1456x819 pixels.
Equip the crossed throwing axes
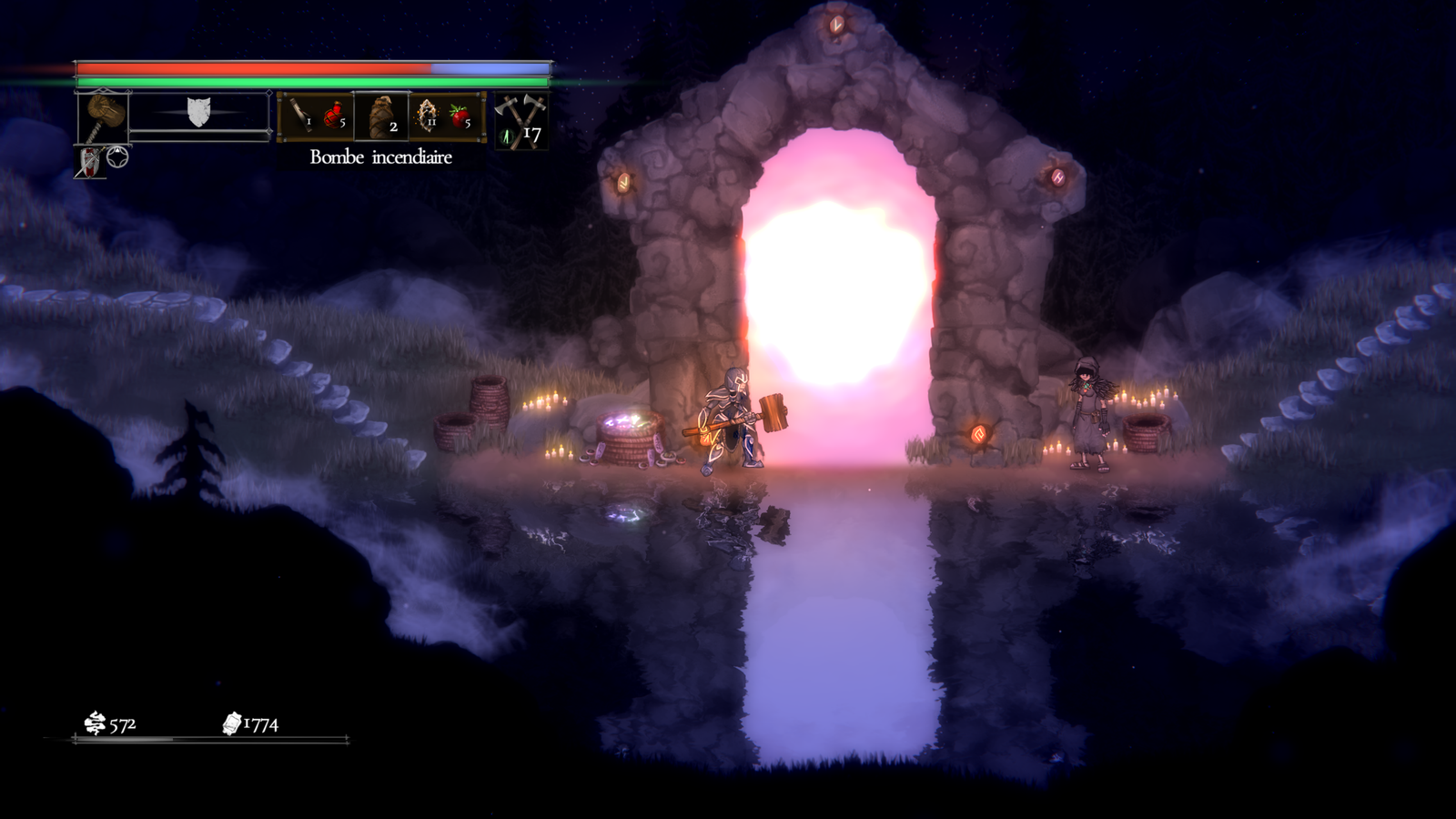pos(521,118)
